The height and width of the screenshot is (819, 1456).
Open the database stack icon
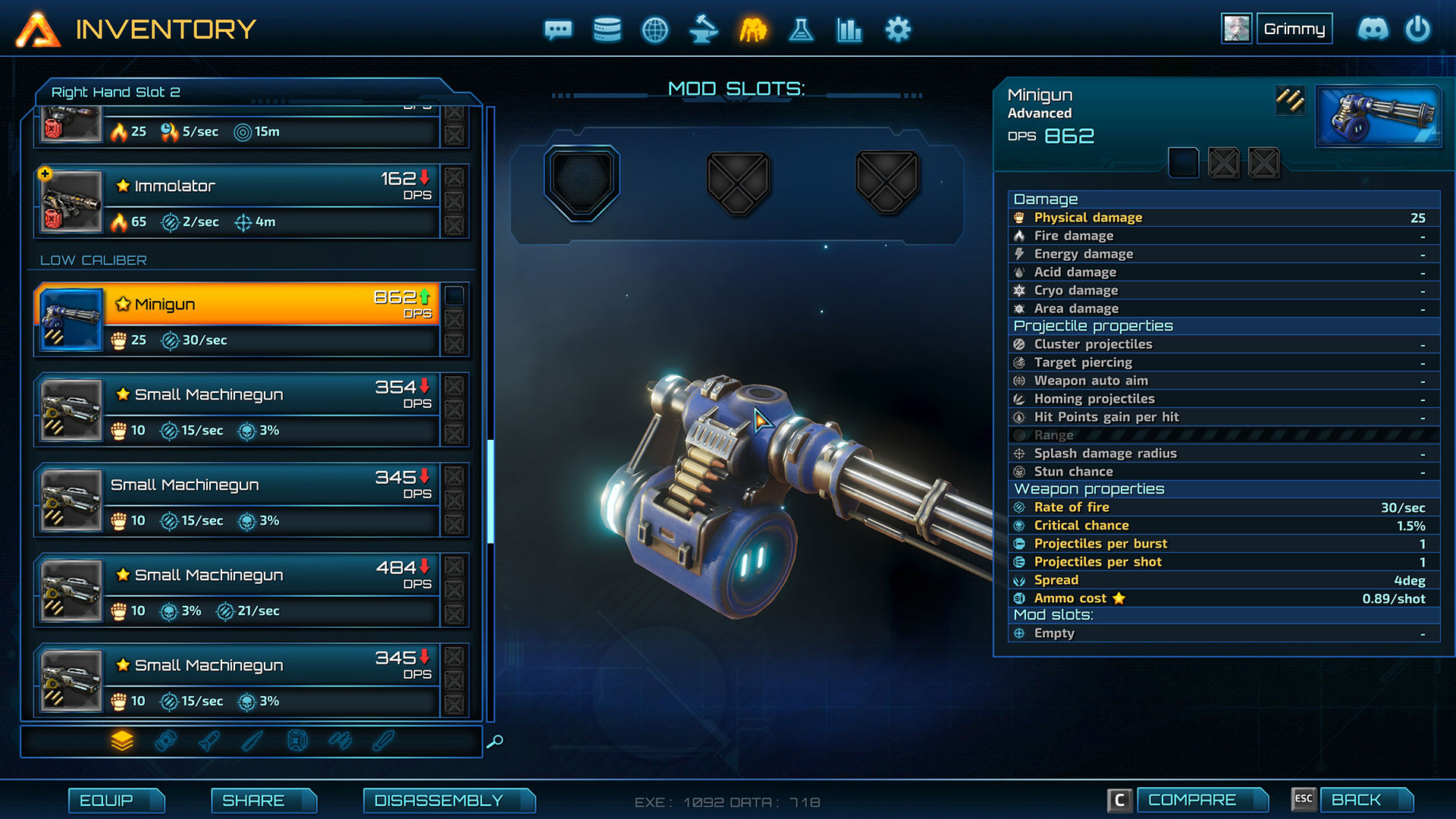point(607,30)
